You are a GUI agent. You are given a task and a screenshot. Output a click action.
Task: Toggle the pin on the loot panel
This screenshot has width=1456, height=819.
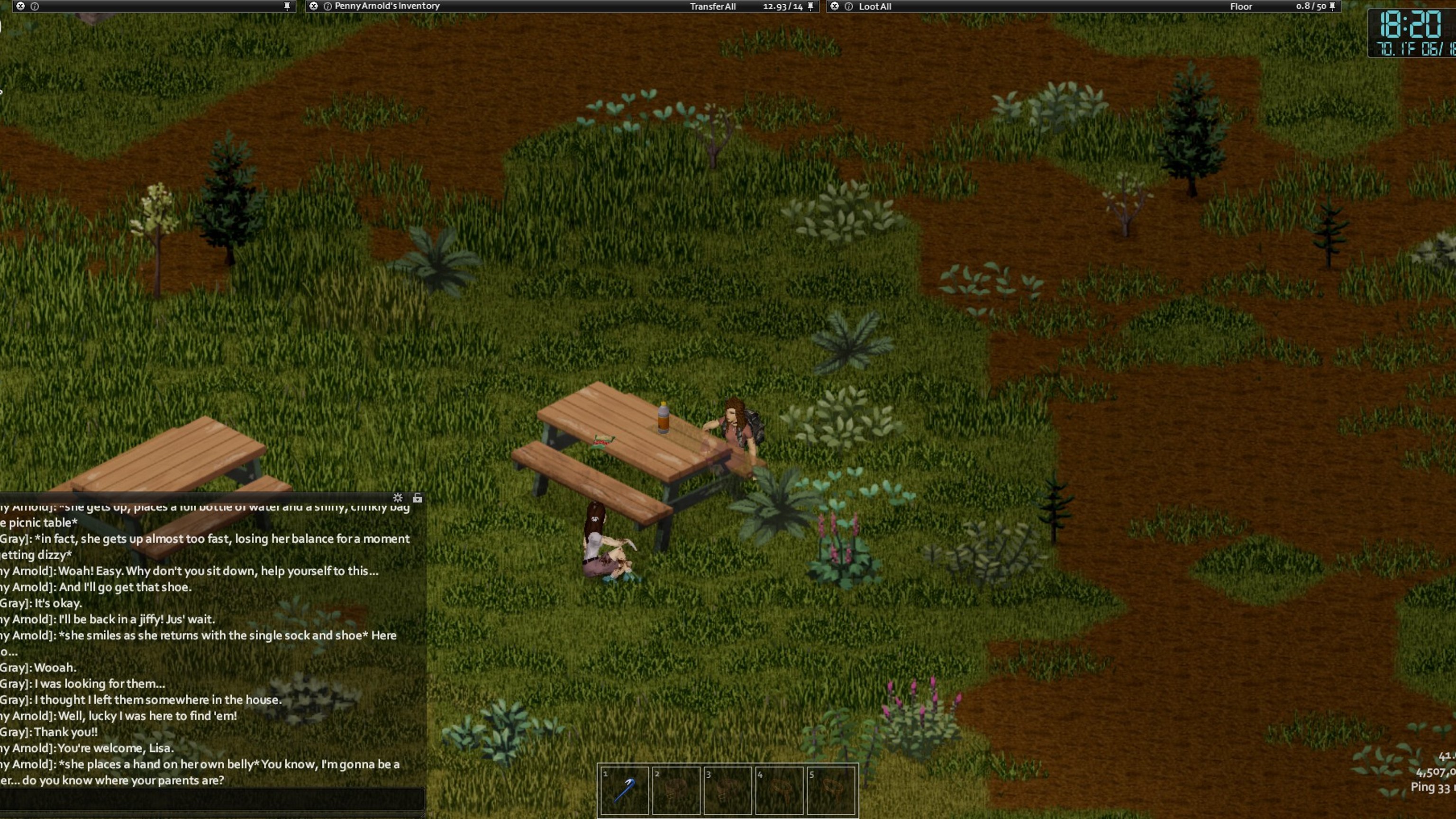(1332, 6)
